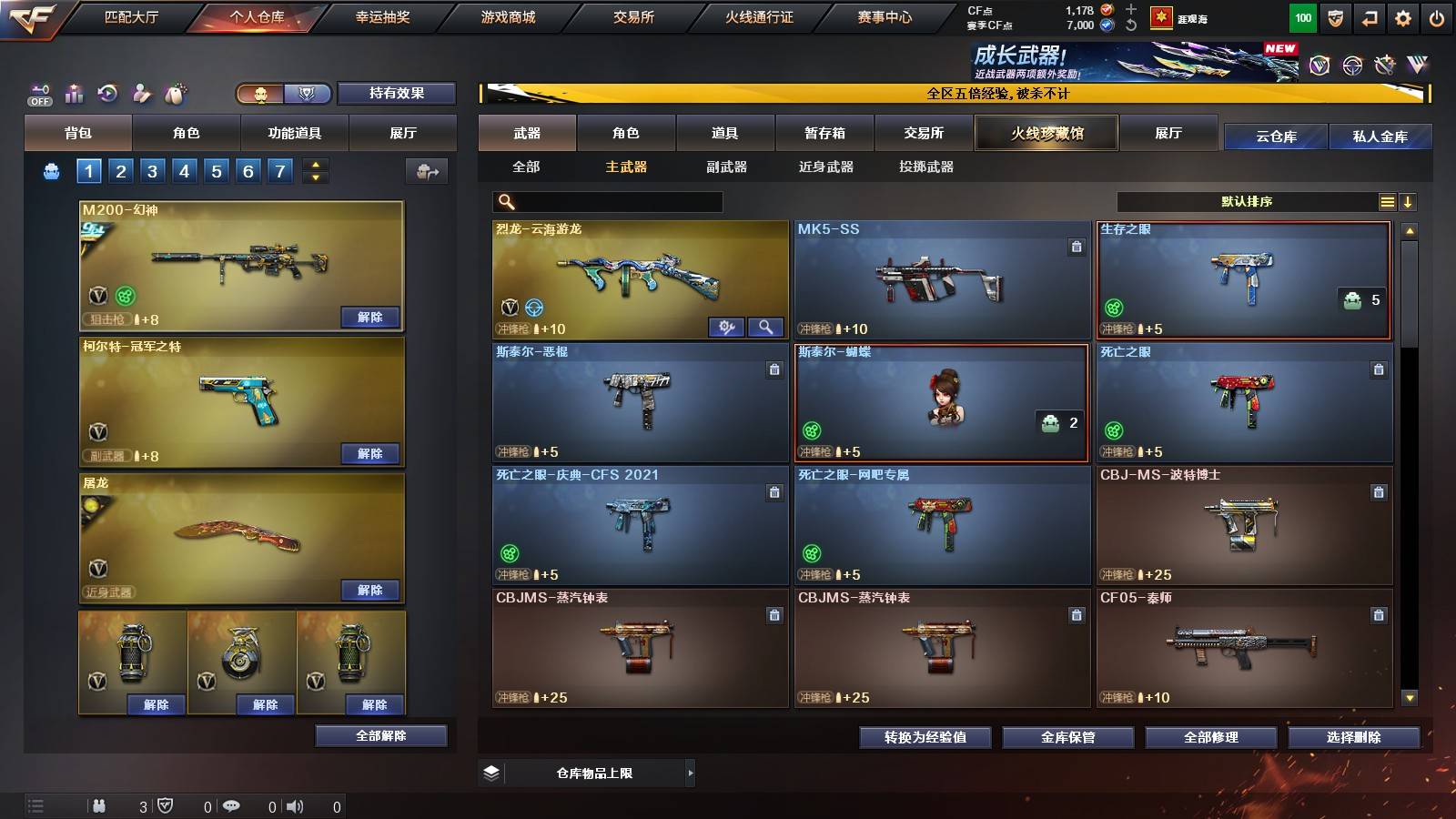Select the stats ranking icon in top-left toolbar
Screen dimensions: 1456x819
click(73, 94)
